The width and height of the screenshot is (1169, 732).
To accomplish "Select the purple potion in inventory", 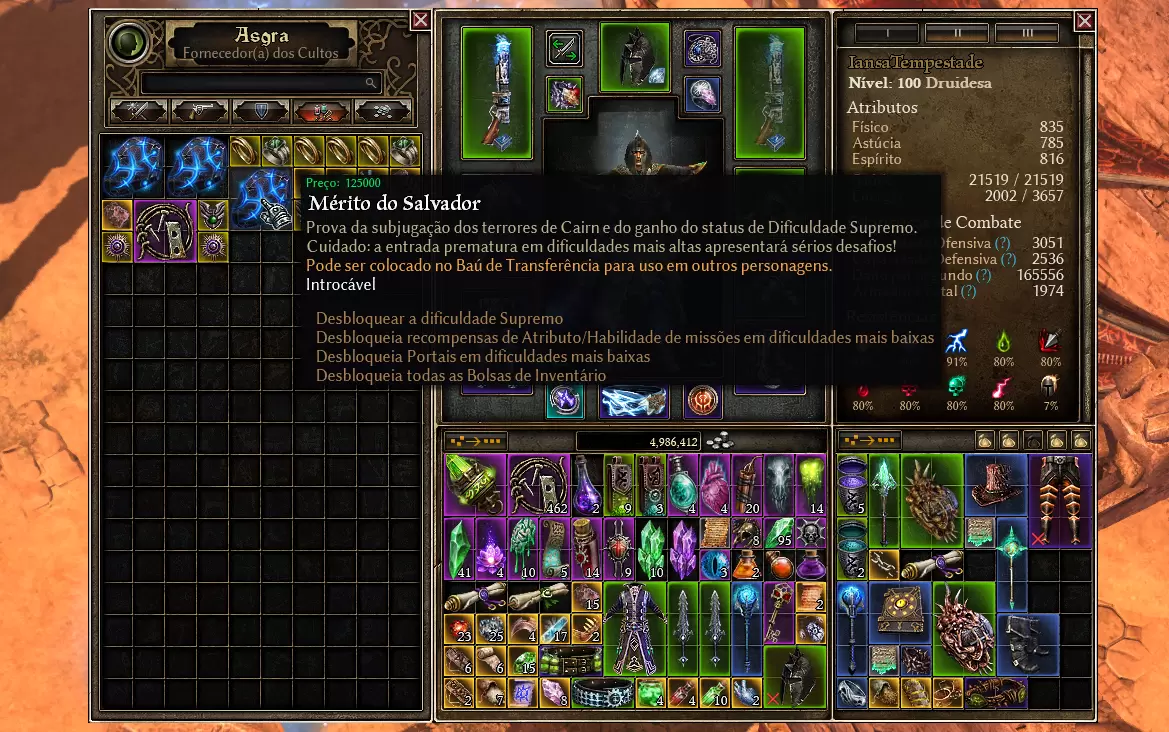I will 587,485.
